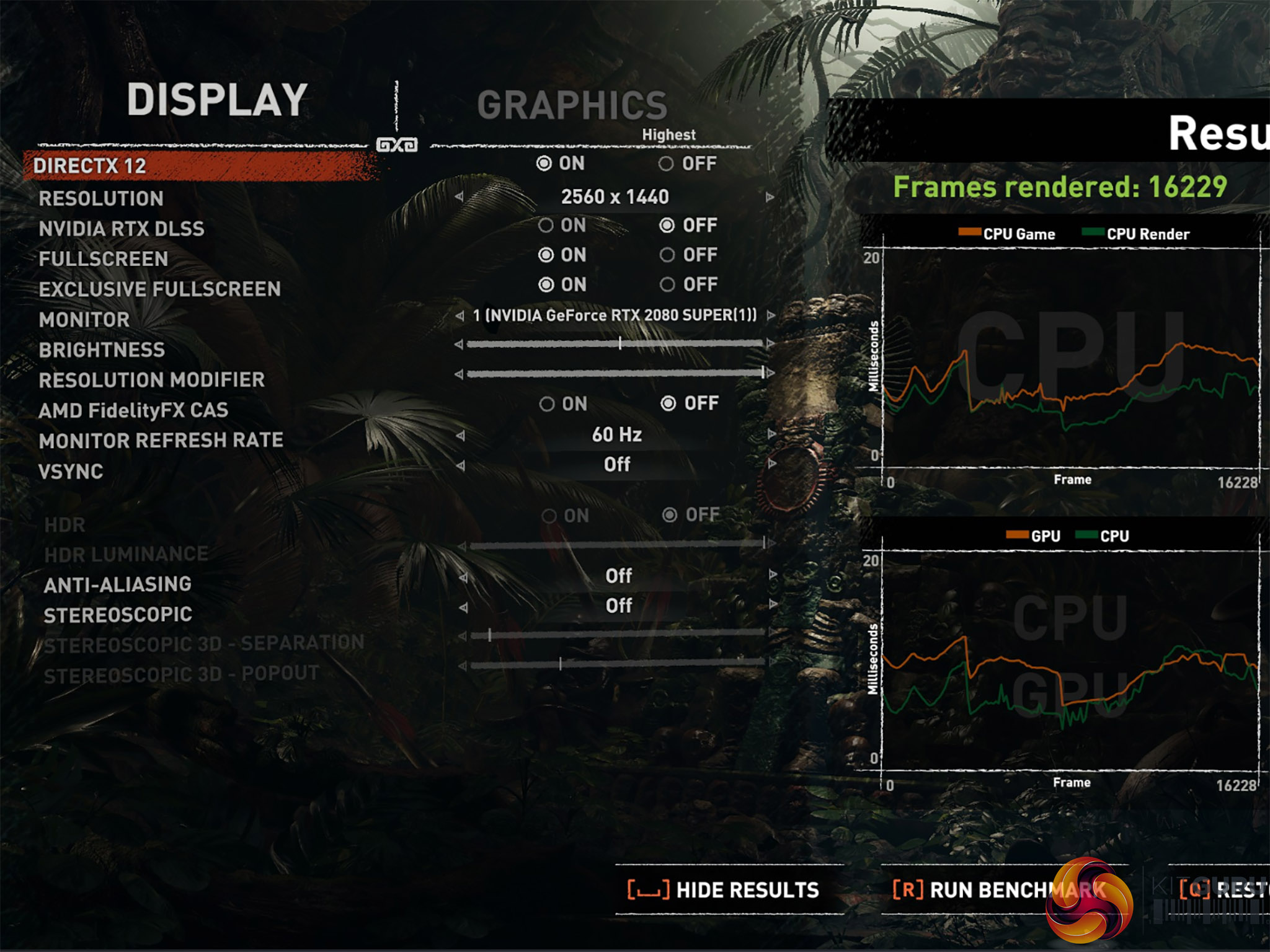The width and height of the screenshot is (1270, 952).
Task: Turn DirectX 12 off
Action: (667, 164)
